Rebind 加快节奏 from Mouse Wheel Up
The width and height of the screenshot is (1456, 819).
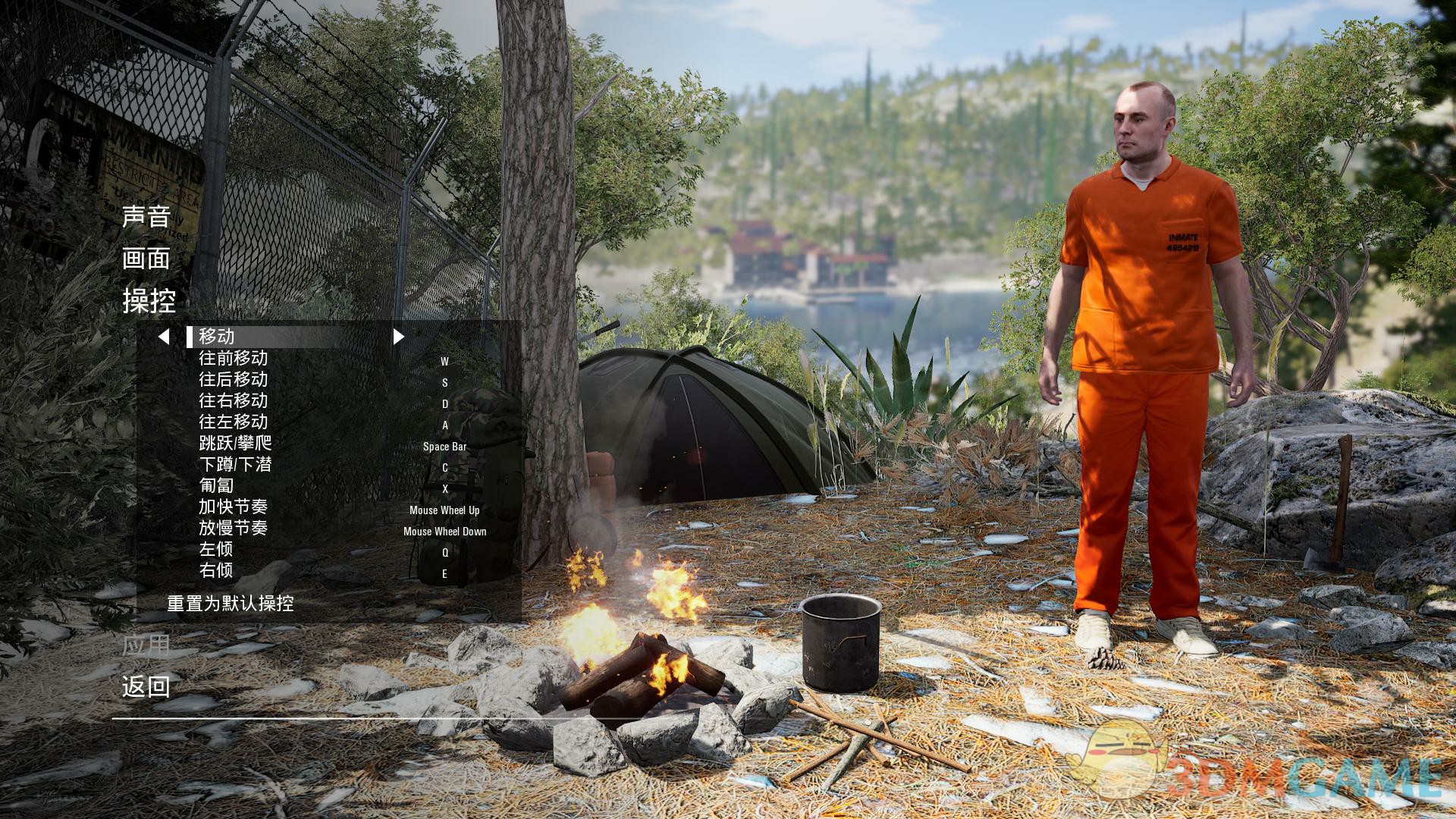click(x=444, y=510)
